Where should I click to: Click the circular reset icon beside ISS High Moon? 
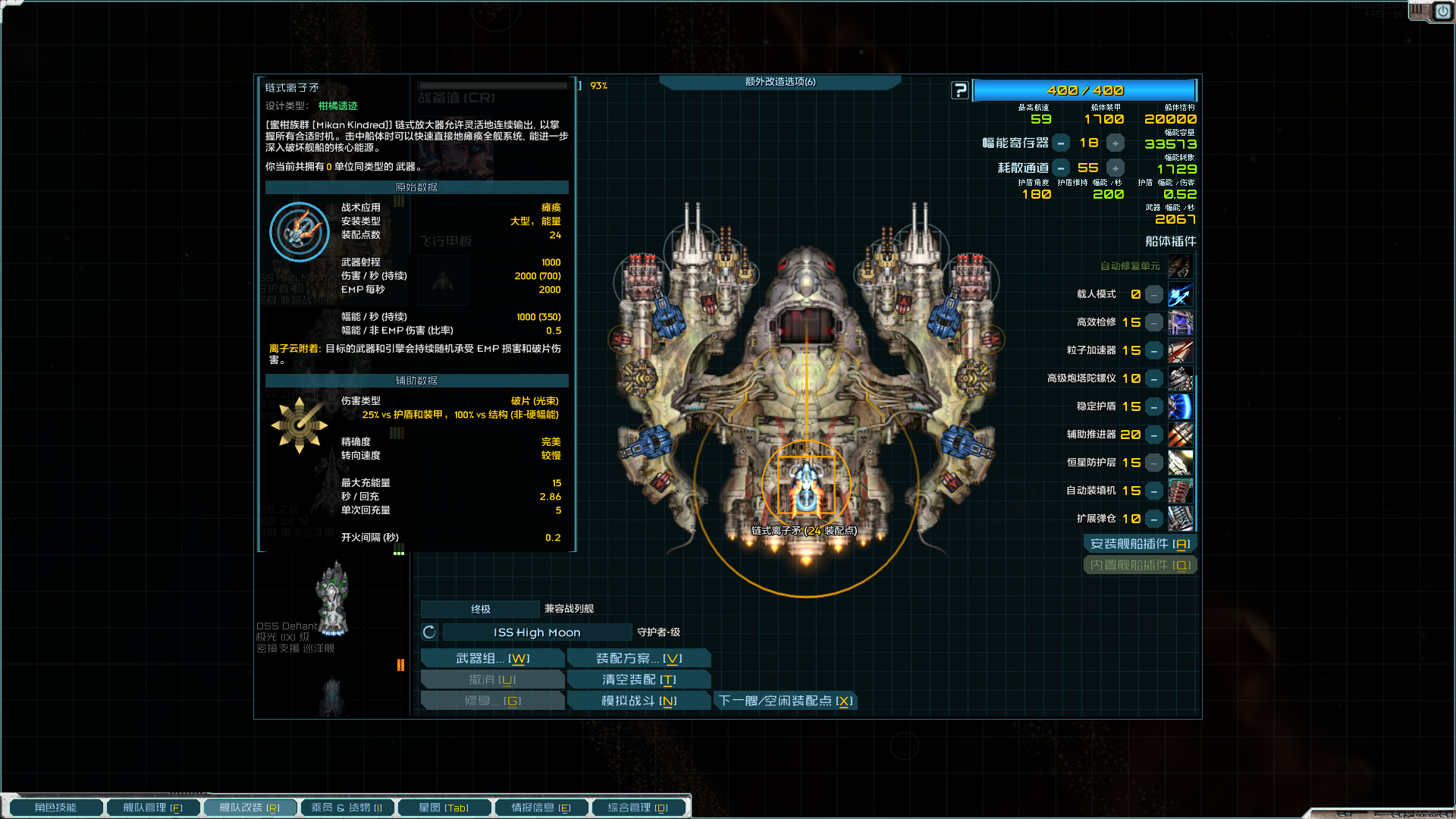(428, 632)
